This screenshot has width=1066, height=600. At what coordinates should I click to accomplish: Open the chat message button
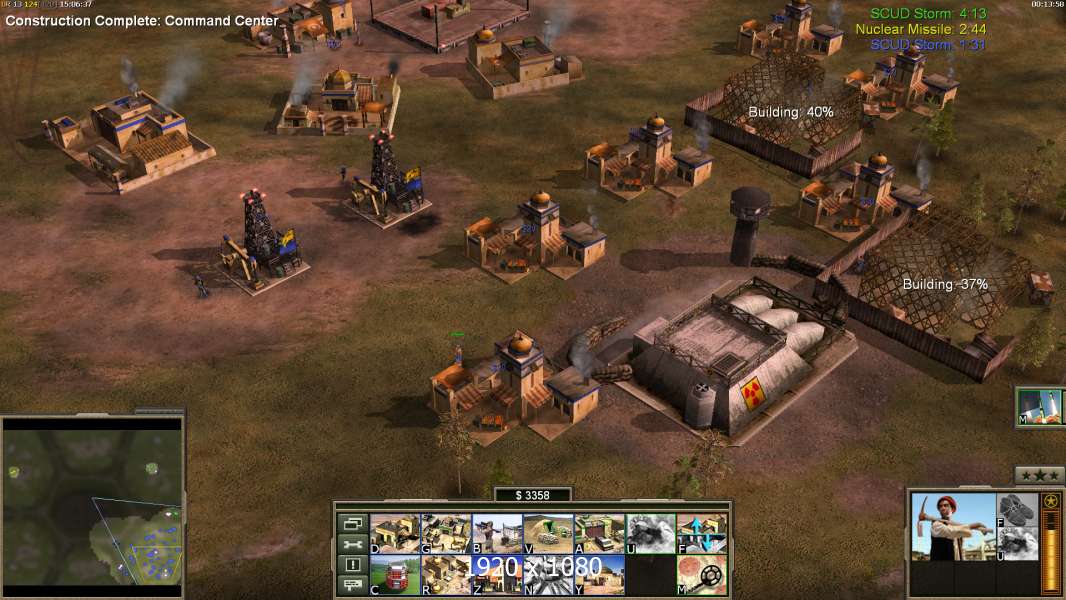(352, 586)
